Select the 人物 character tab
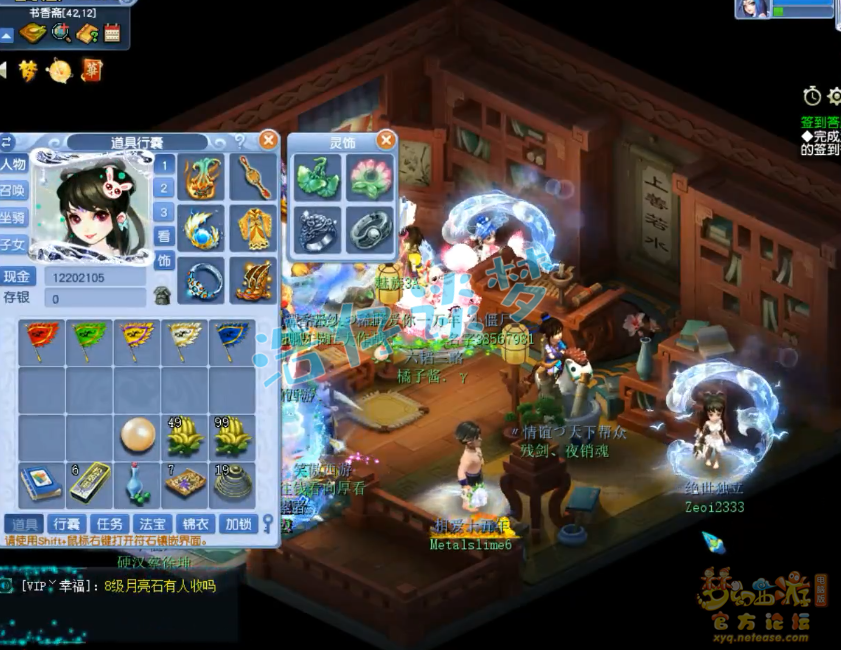Screen dimensions: 841x650 (x=13, y=165)
